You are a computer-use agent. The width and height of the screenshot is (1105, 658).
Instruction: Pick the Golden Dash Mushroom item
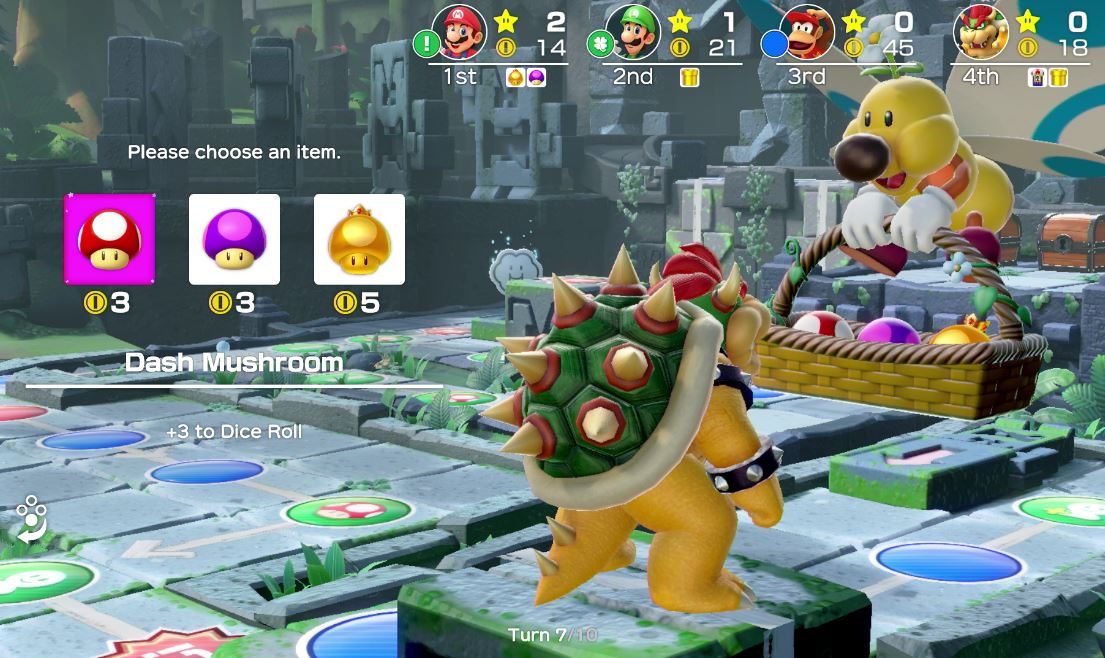tap(359, 240)
